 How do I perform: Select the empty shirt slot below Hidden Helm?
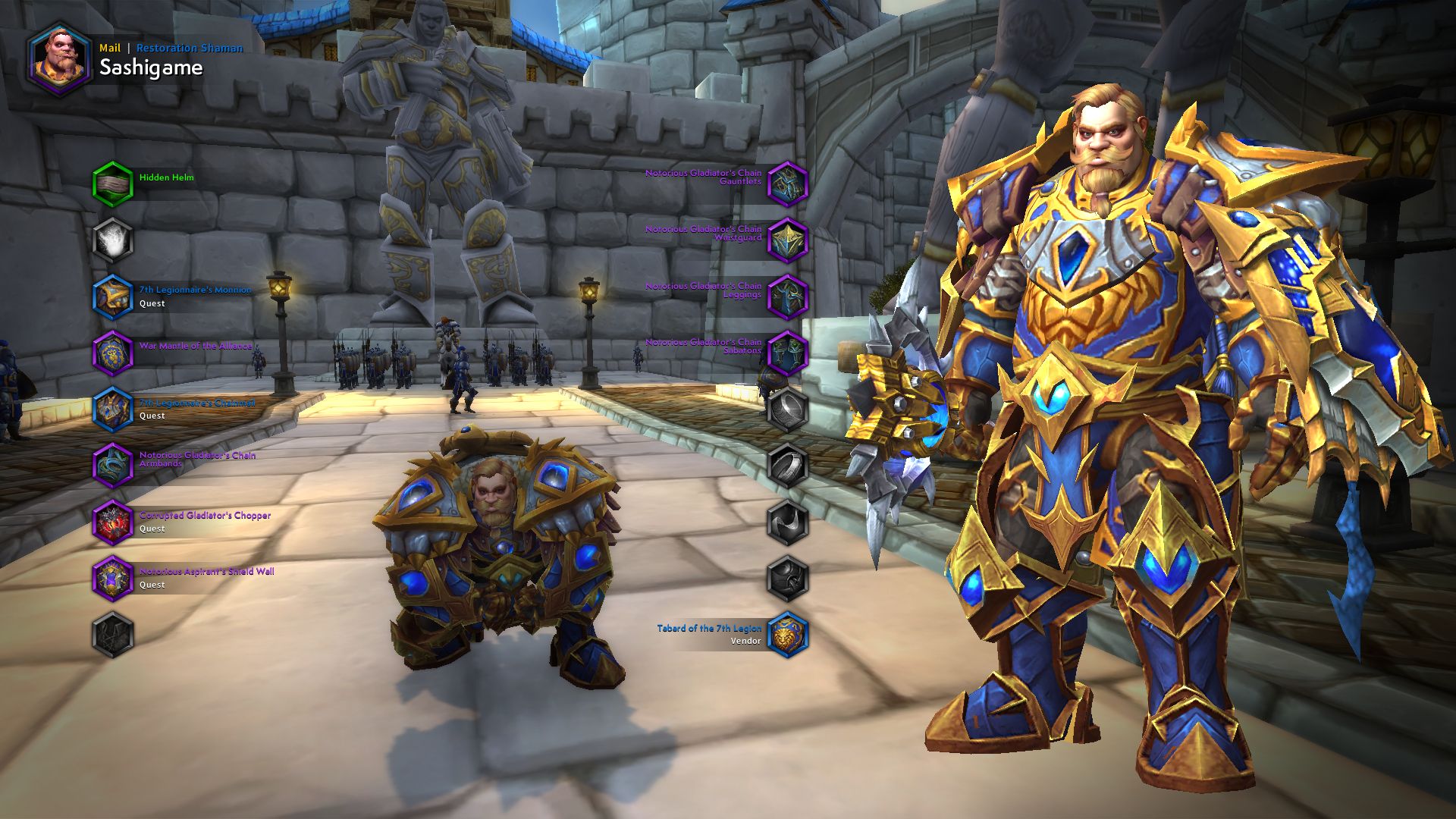pyautogui.click(x=115, y=239)
